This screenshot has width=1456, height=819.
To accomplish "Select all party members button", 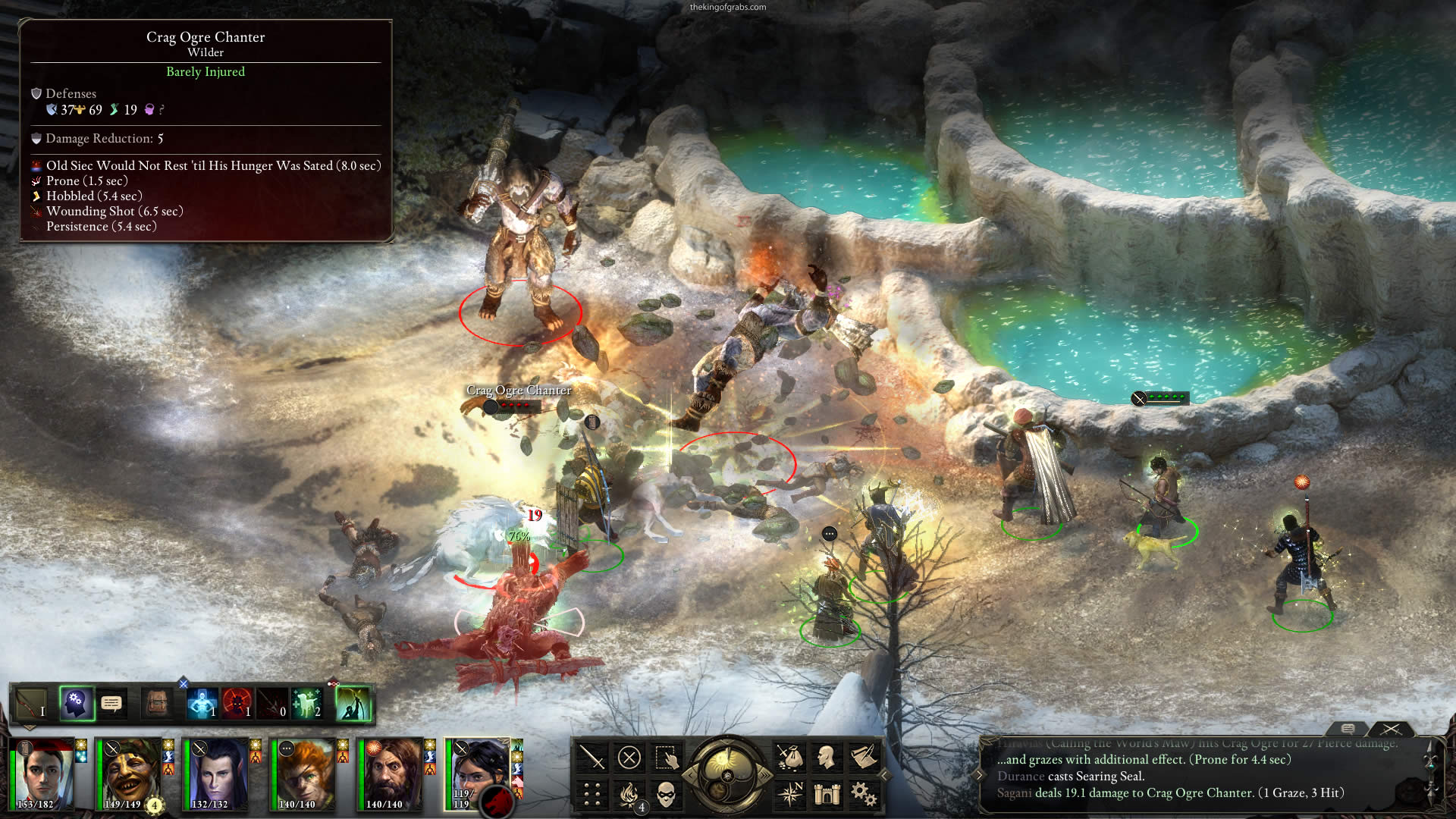I will 666,758.
